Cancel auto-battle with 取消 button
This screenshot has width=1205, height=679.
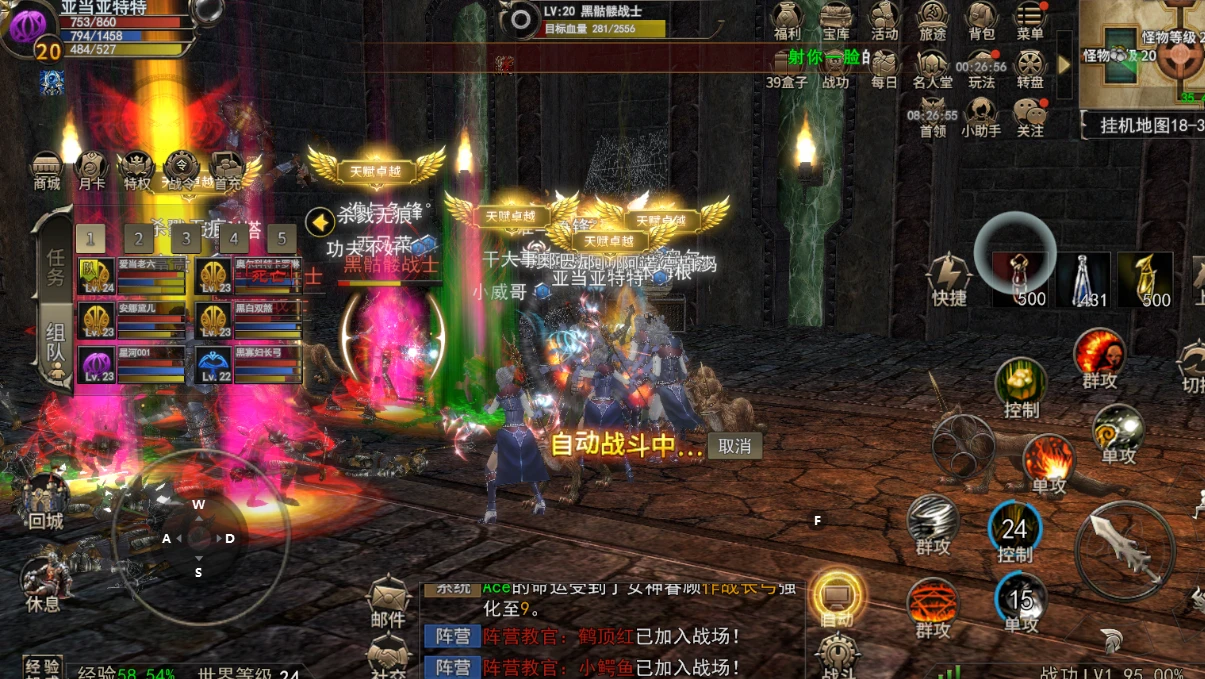734,446
